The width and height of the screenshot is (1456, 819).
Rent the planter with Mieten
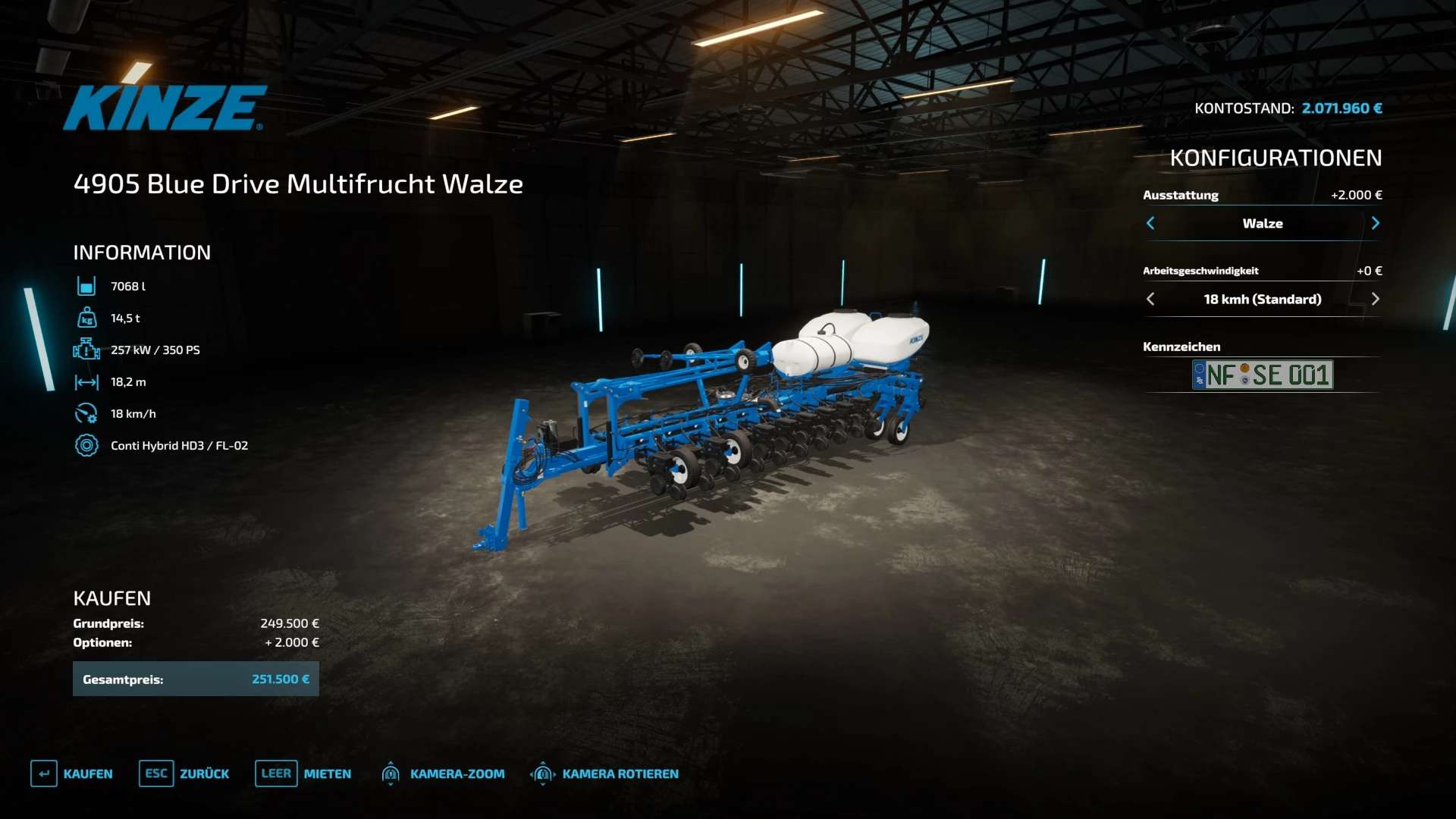(x=303, y=773)
